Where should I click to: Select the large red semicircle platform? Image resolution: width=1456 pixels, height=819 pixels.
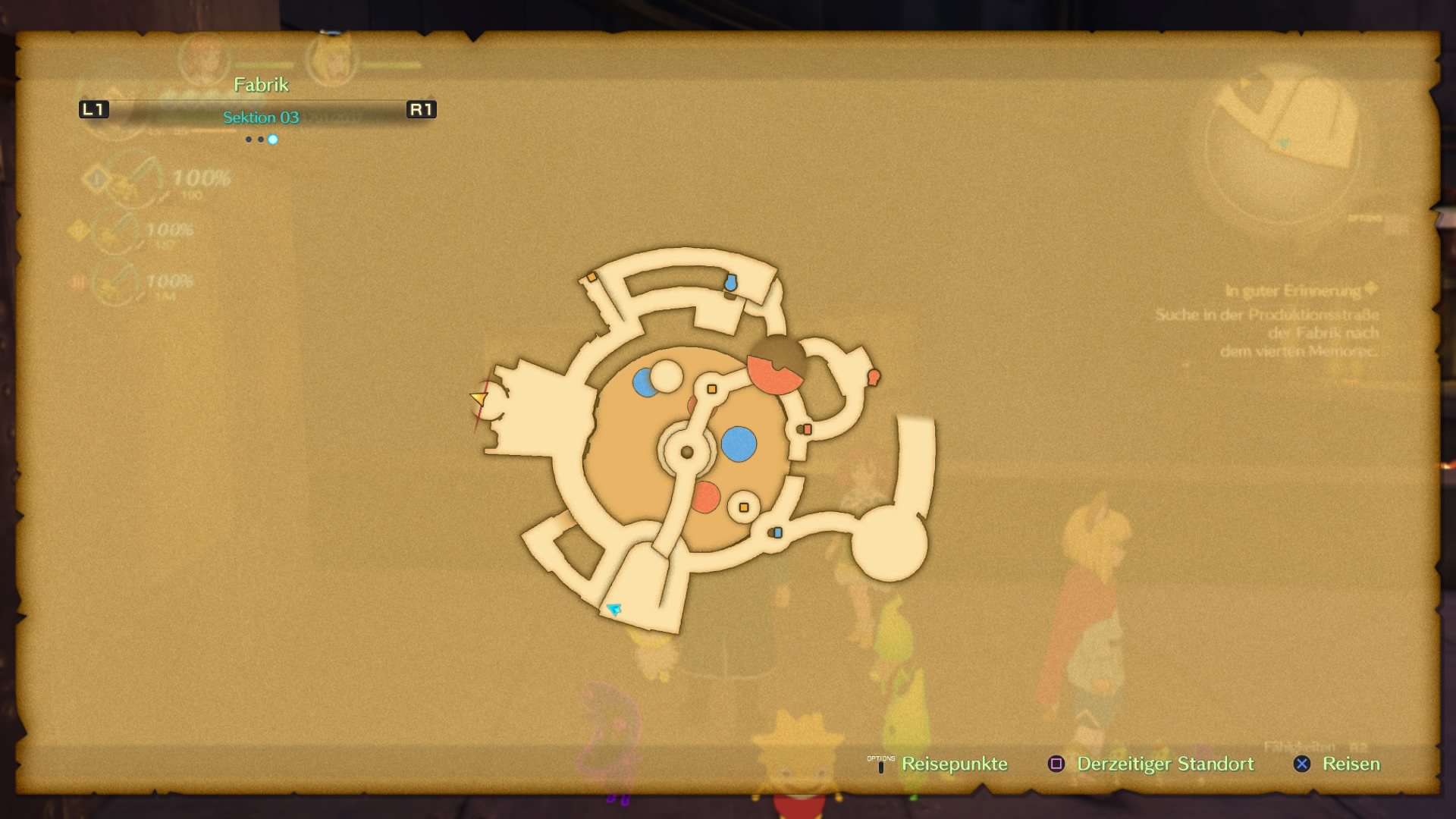773,373
